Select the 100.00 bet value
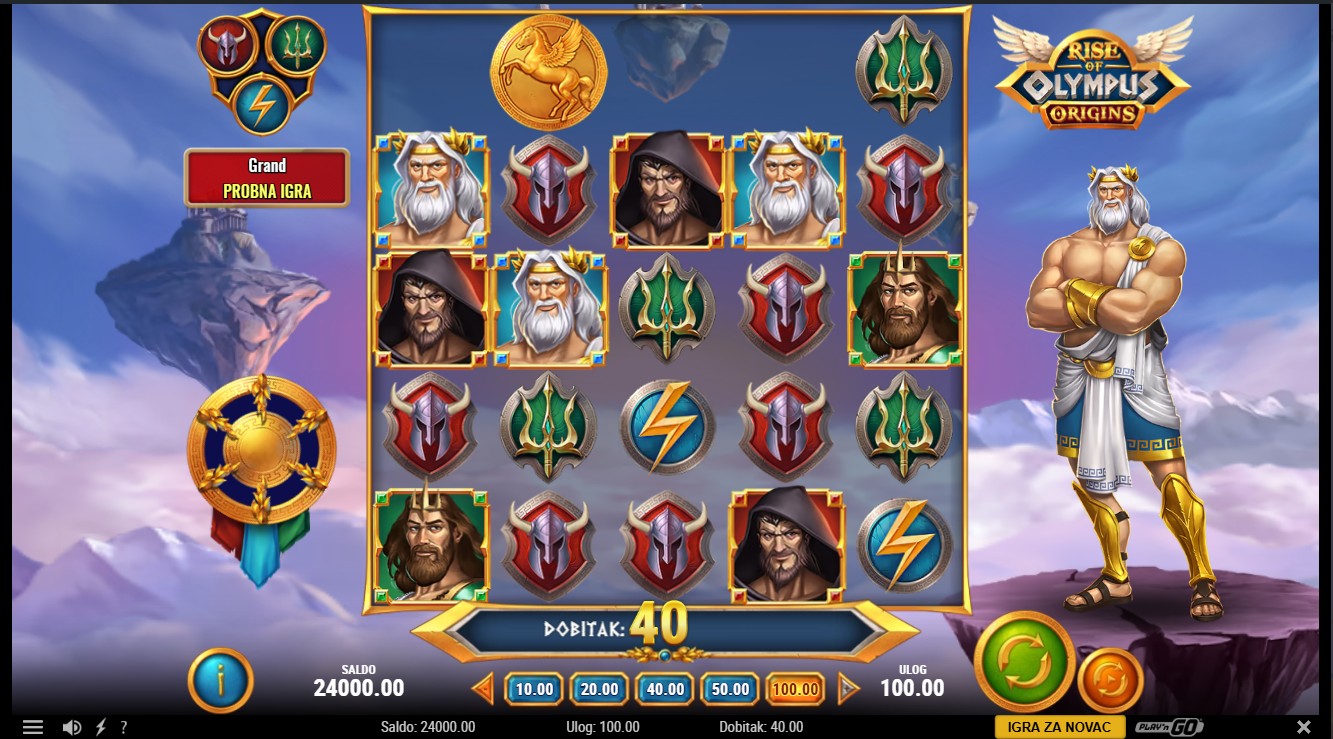This screenshot has width=1333, height=739. point(797,688)
